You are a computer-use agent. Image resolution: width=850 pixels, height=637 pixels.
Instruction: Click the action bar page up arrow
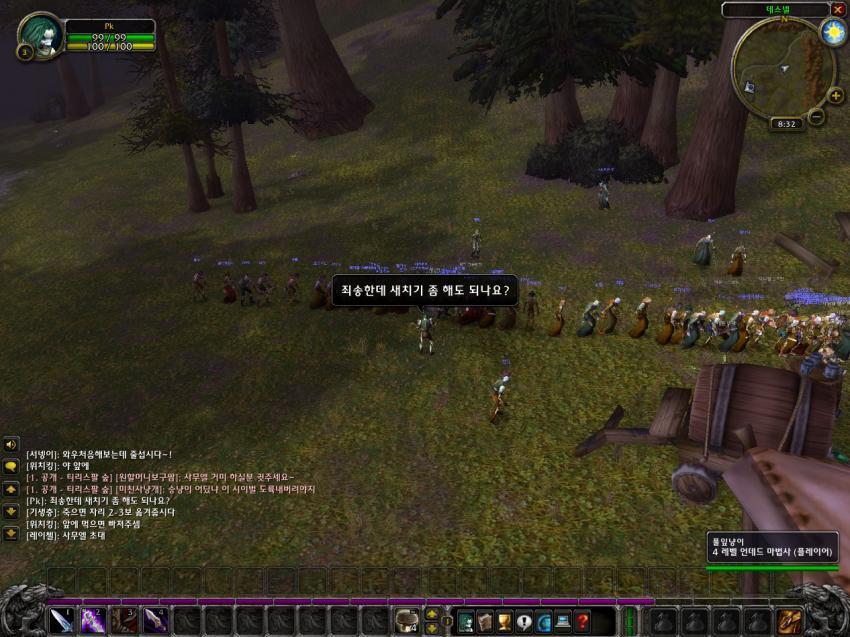[x=431, y=613]
